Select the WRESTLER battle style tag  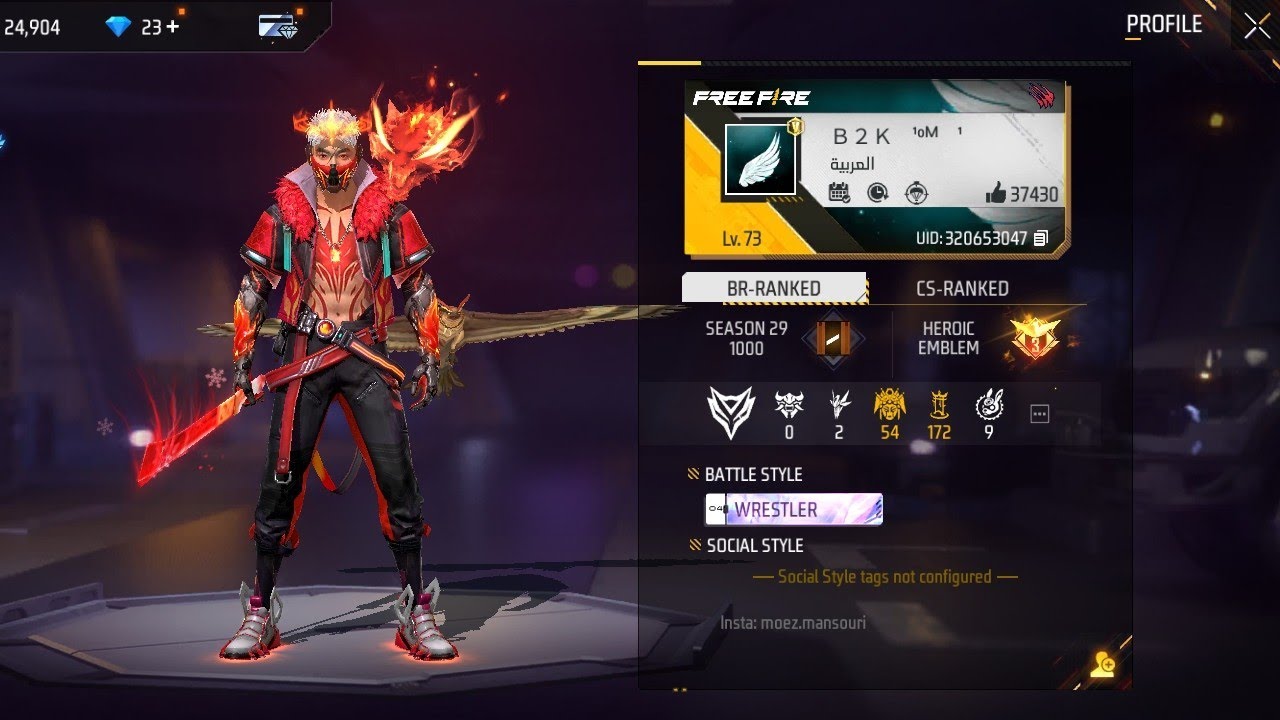tap(794, 509)
